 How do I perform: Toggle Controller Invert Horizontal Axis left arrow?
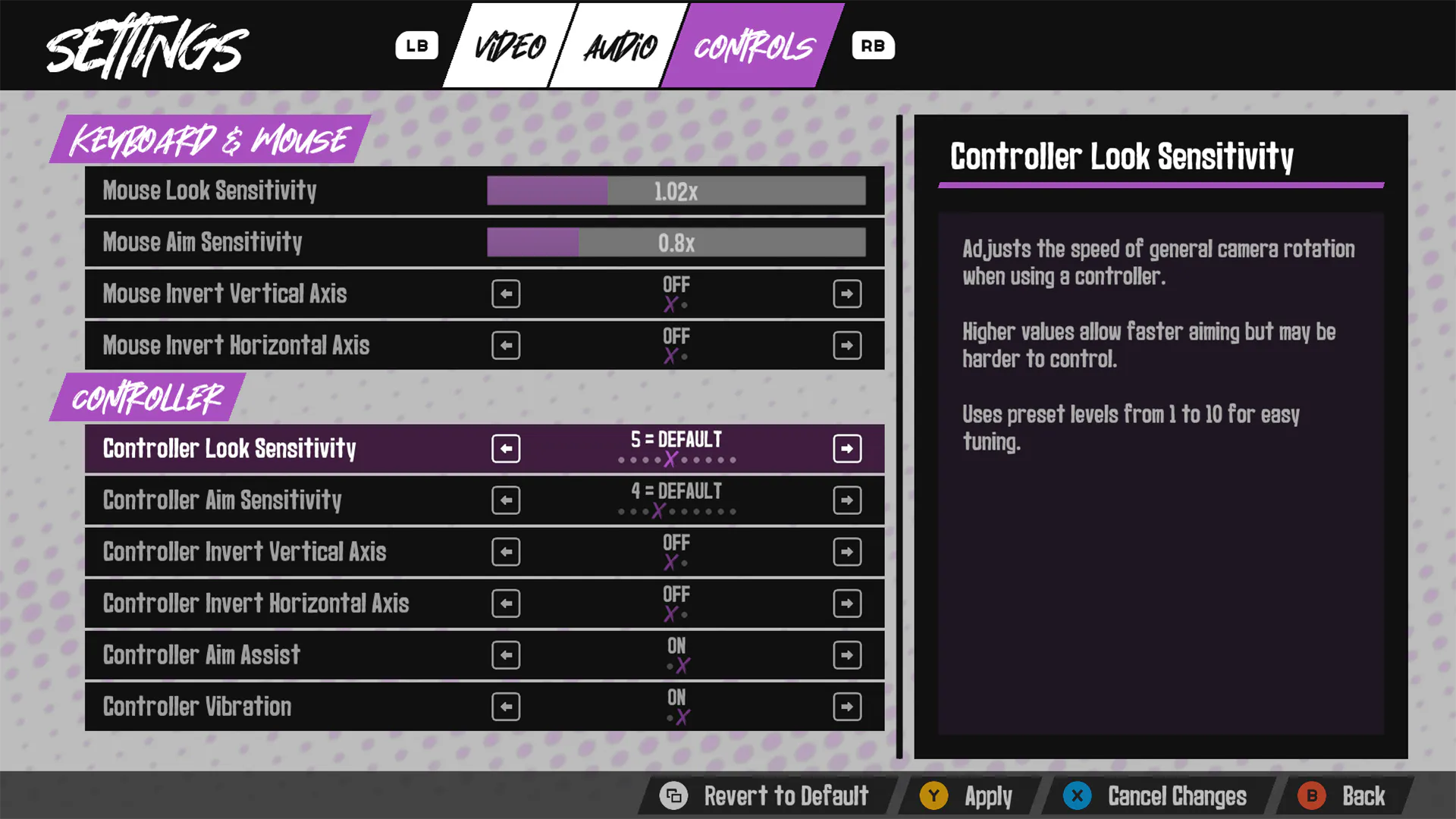coord(506,604)
